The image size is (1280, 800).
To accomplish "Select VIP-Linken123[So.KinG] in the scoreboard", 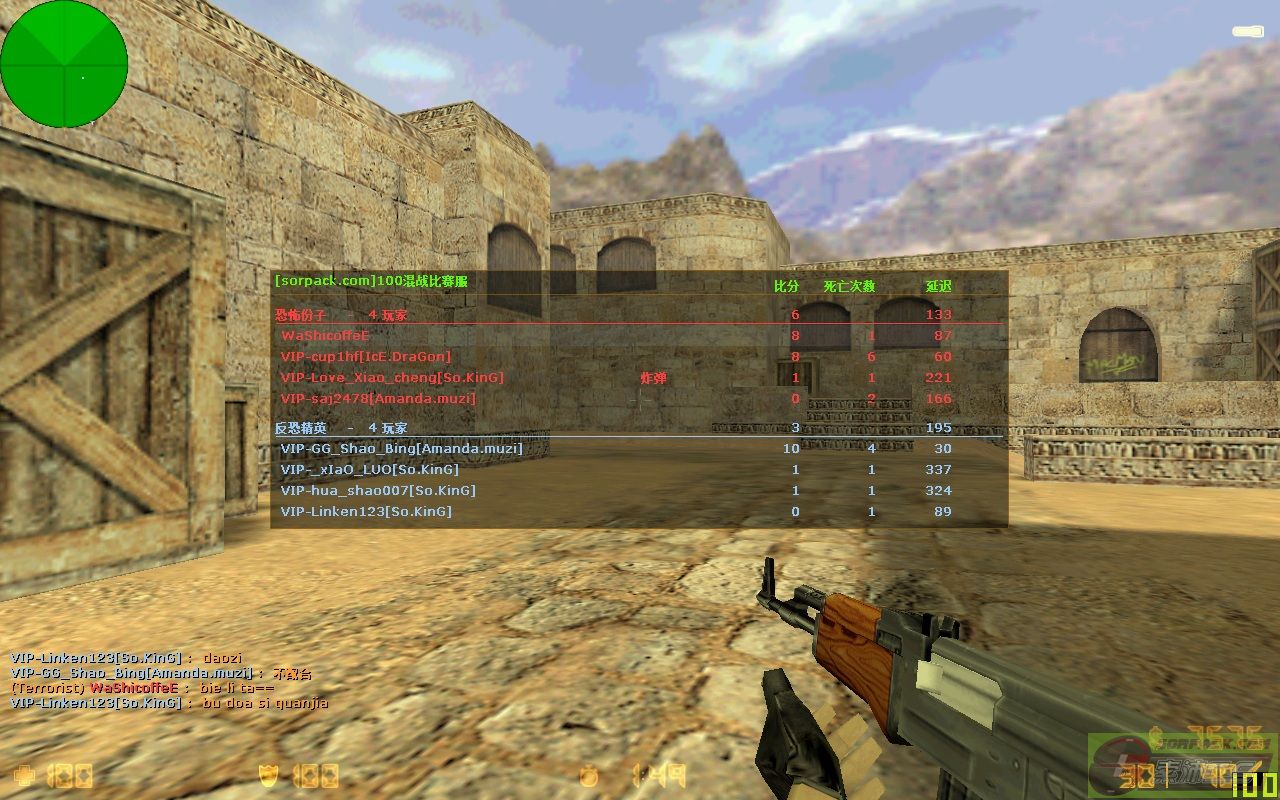I will click(366, 512).
